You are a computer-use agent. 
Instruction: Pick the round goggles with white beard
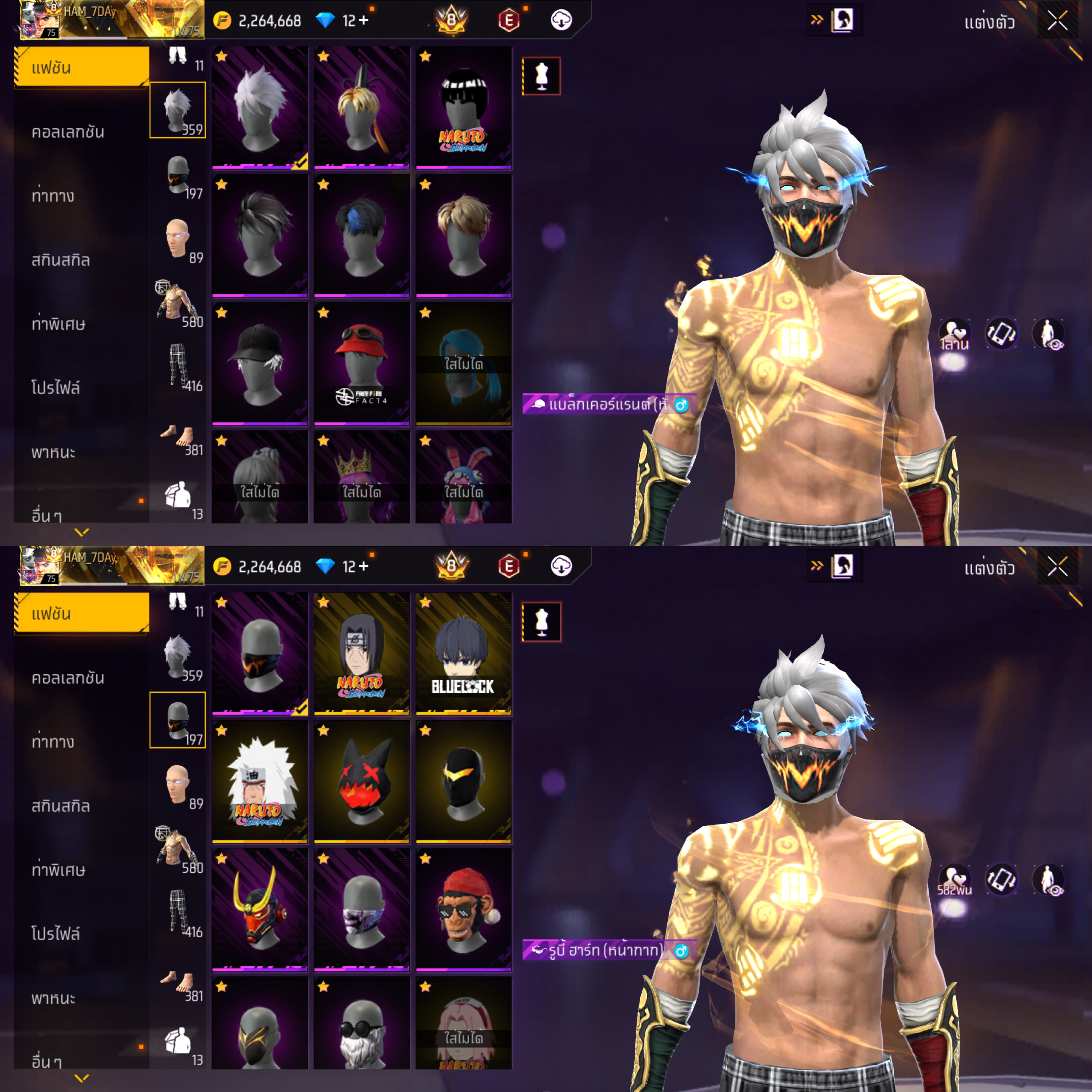[x=361, y=1024]
